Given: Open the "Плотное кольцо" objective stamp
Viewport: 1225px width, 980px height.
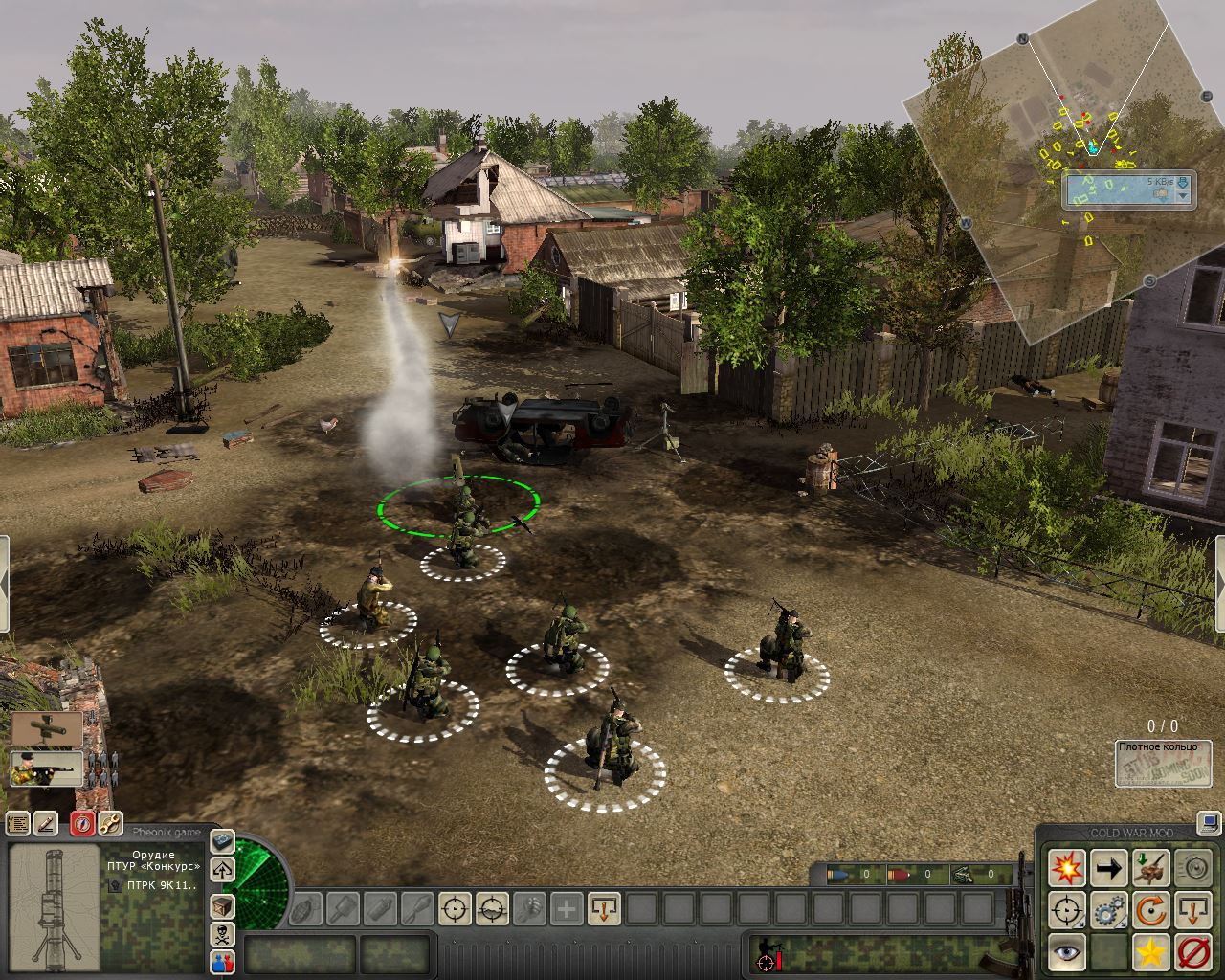Looking at the screenshot, I should click(x=1163, y=763).
